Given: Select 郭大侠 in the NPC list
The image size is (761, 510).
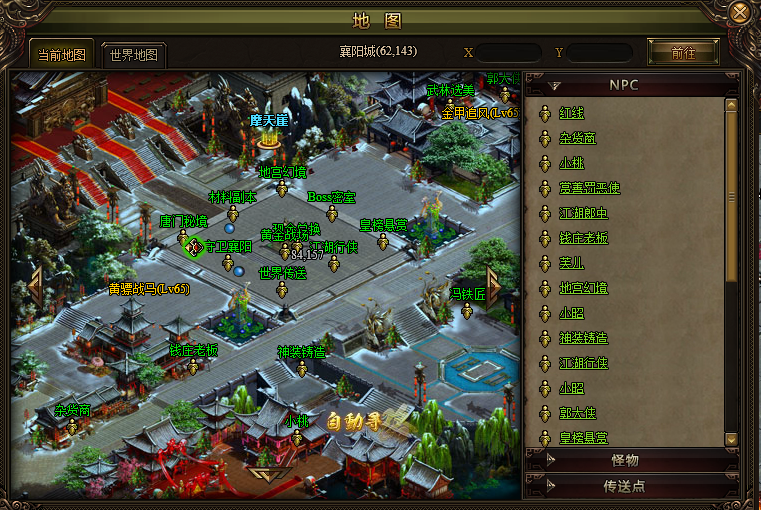Looking at the screenshot, I should 577,413.
